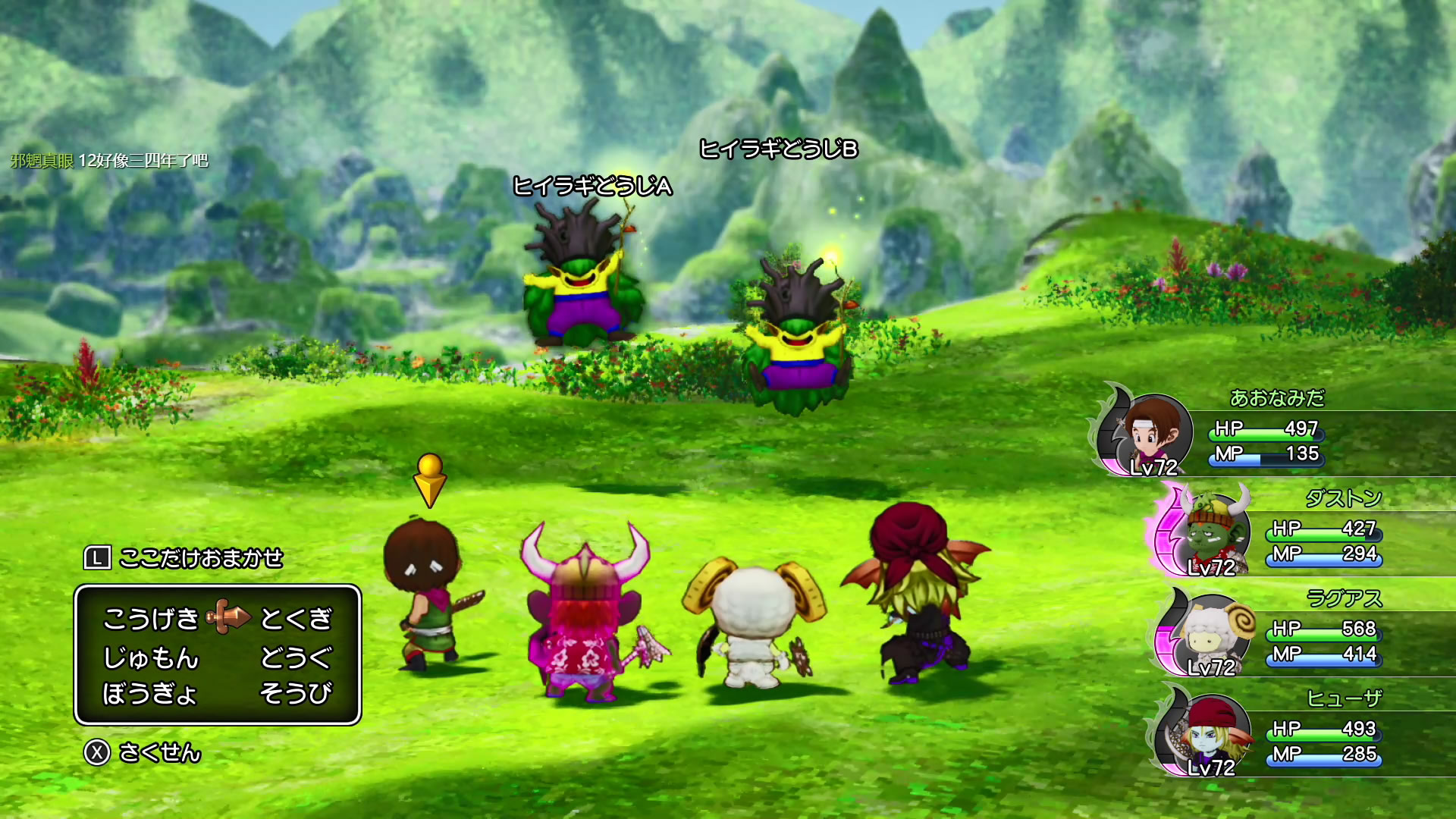The image size is (1456, 819).
Task: Click the さくせん tactics option
Action: point(159,752)
